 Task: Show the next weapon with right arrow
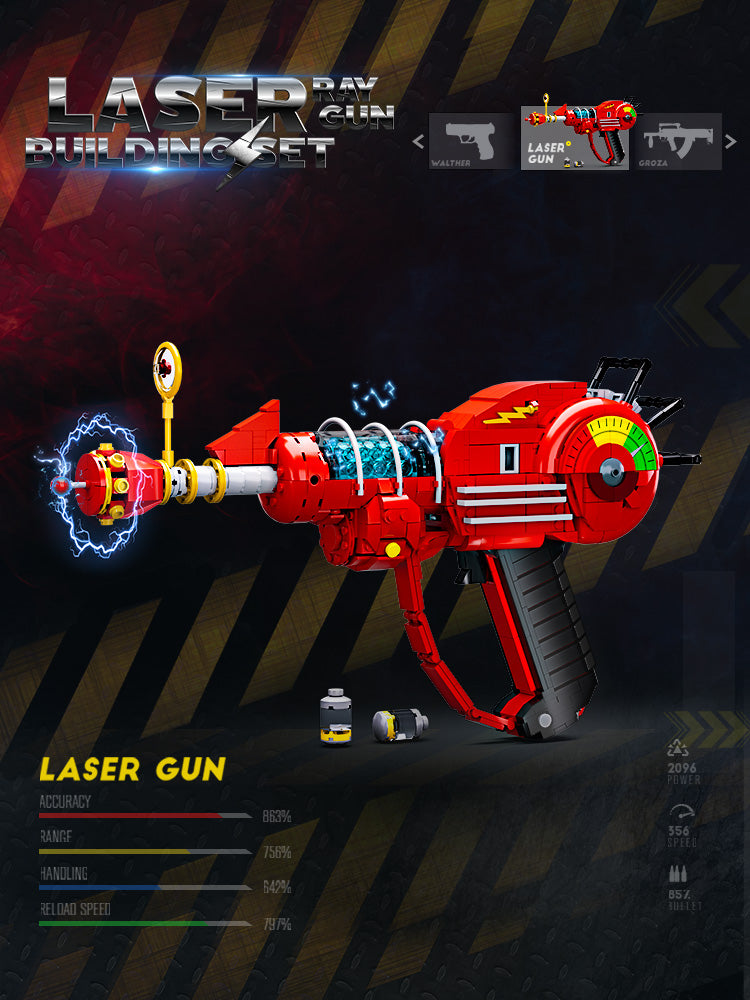(732, 141)
